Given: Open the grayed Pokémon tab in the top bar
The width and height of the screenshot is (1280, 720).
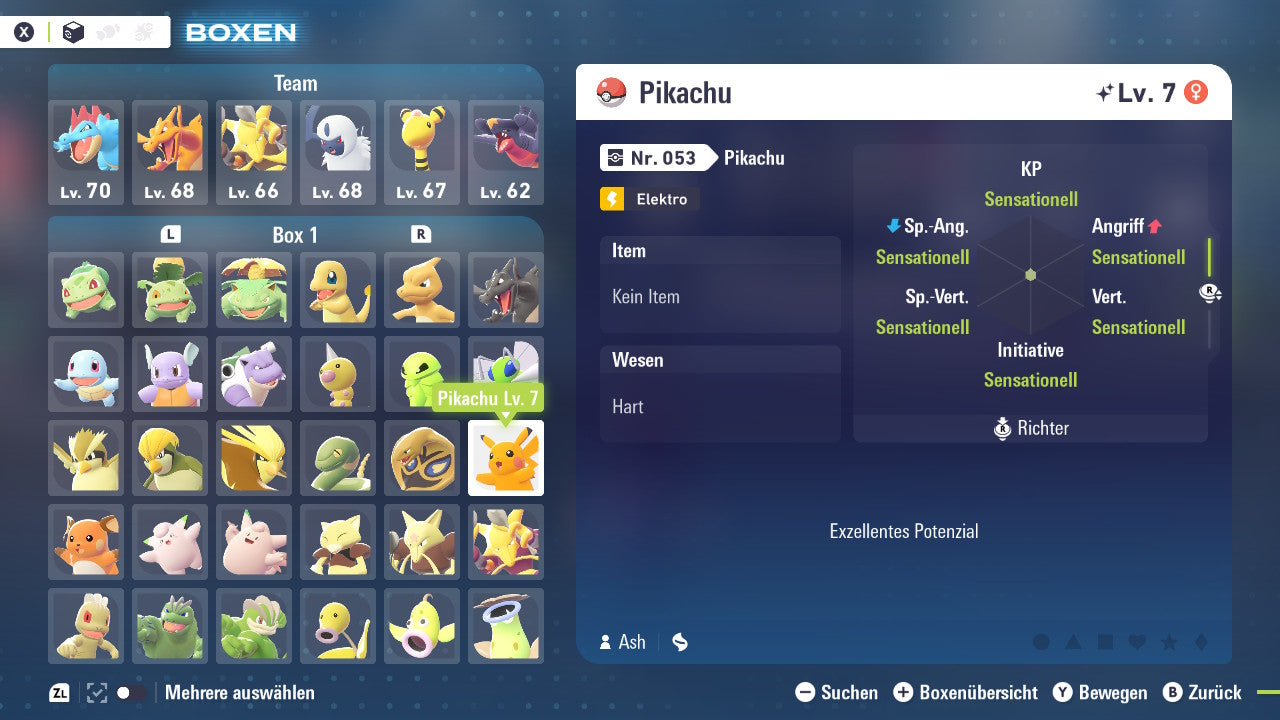Looking at the screenshot, I should coord(105,31).
